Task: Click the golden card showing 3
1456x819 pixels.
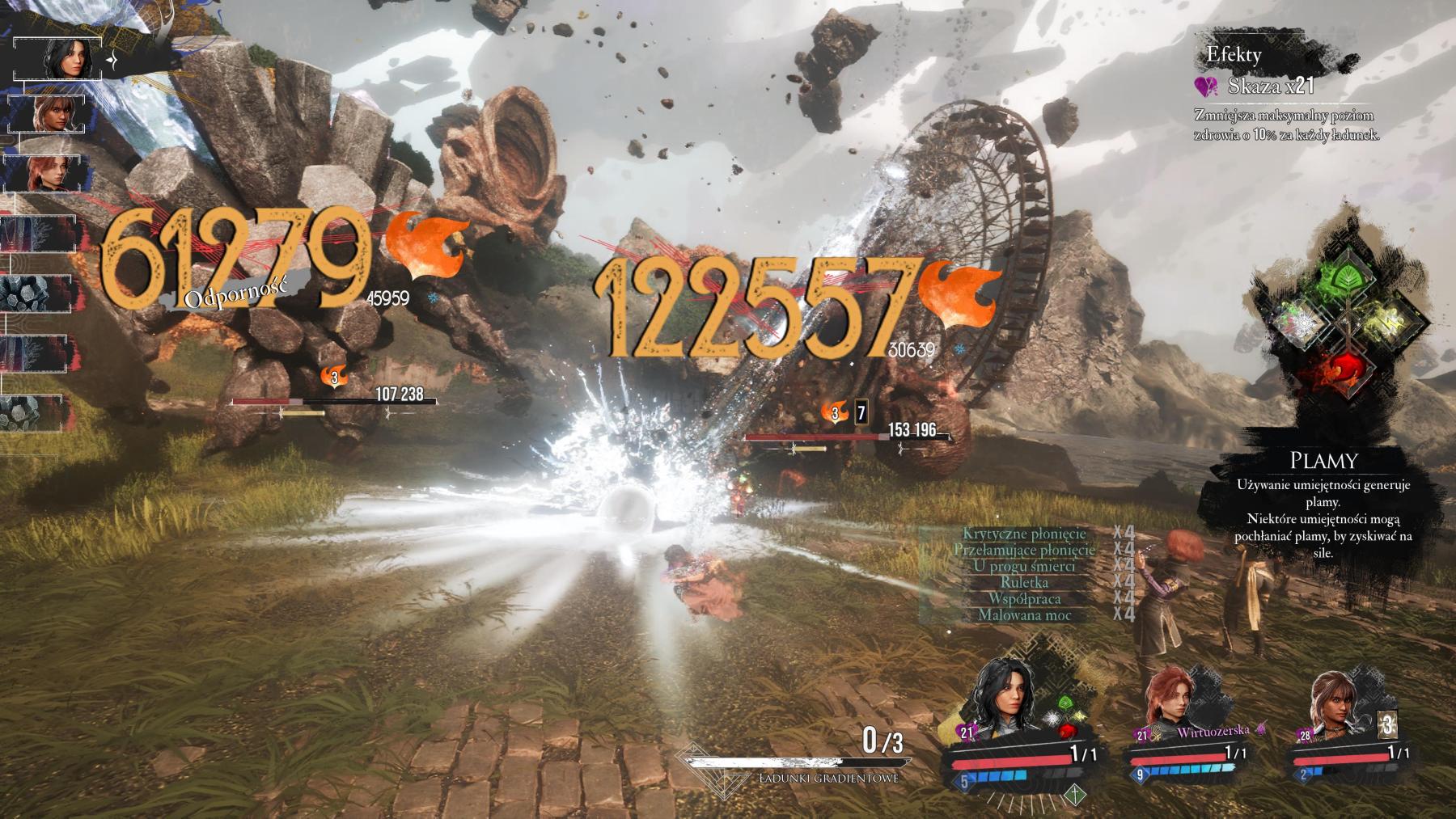Action: tap(1386, 724)
